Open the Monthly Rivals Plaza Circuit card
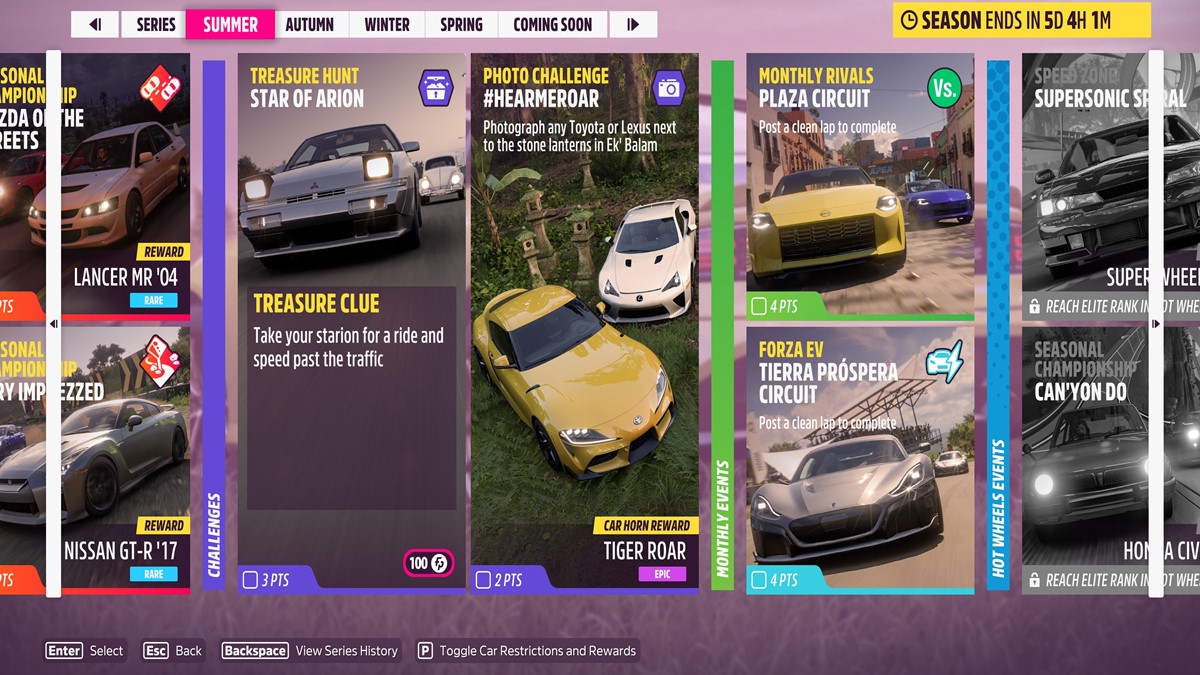1200x675 pixels. pyautogui.click(x=859, y=186)
